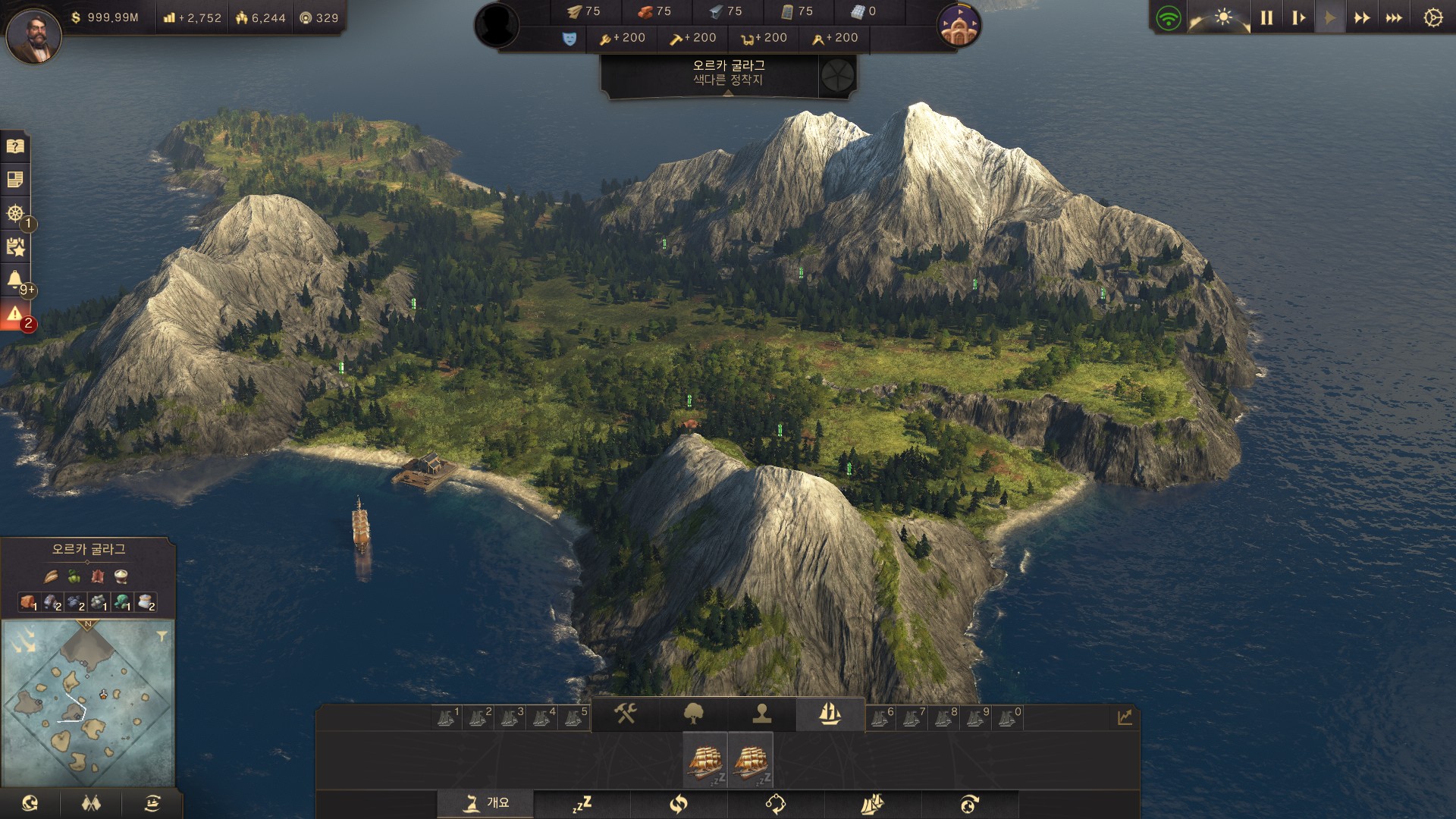Open the warning alerts with badge 2

tap(15, 315)
